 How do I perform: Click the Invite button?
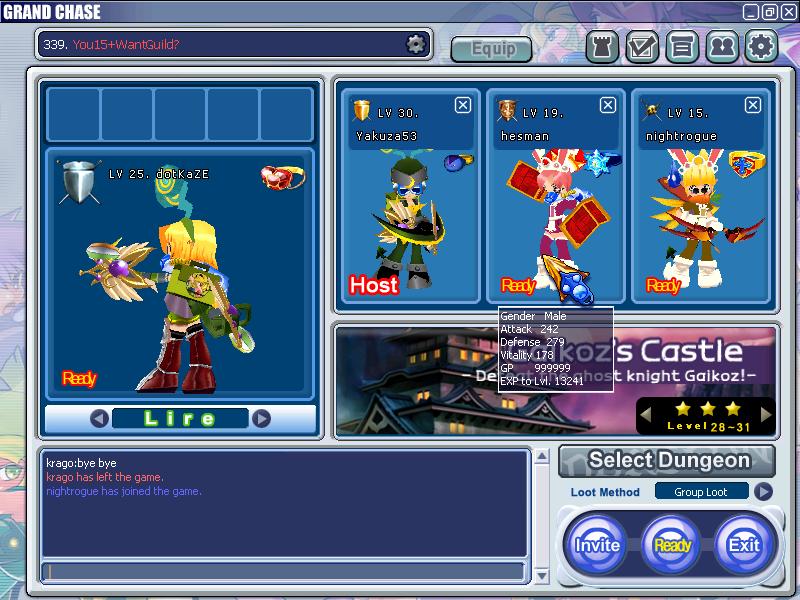(x=597, y=545)
